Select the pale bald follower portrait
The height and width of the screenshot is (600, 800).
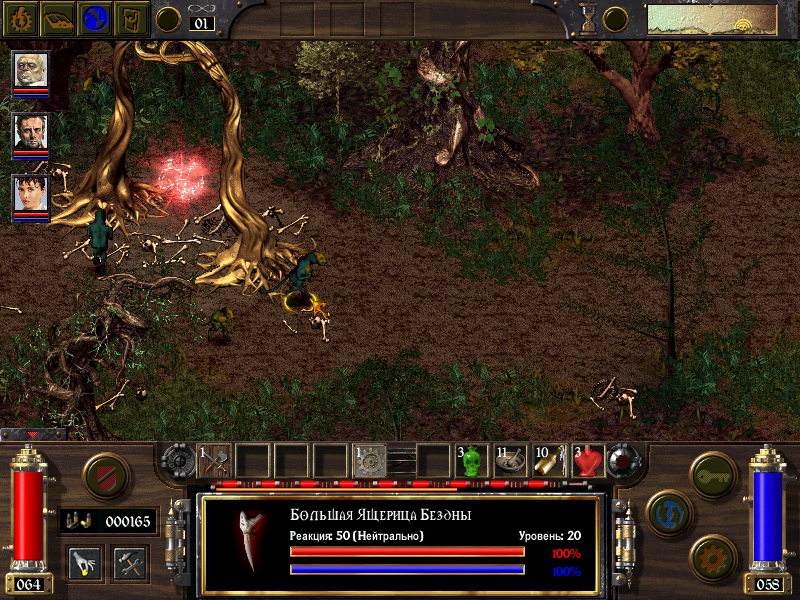click(31, 71)
